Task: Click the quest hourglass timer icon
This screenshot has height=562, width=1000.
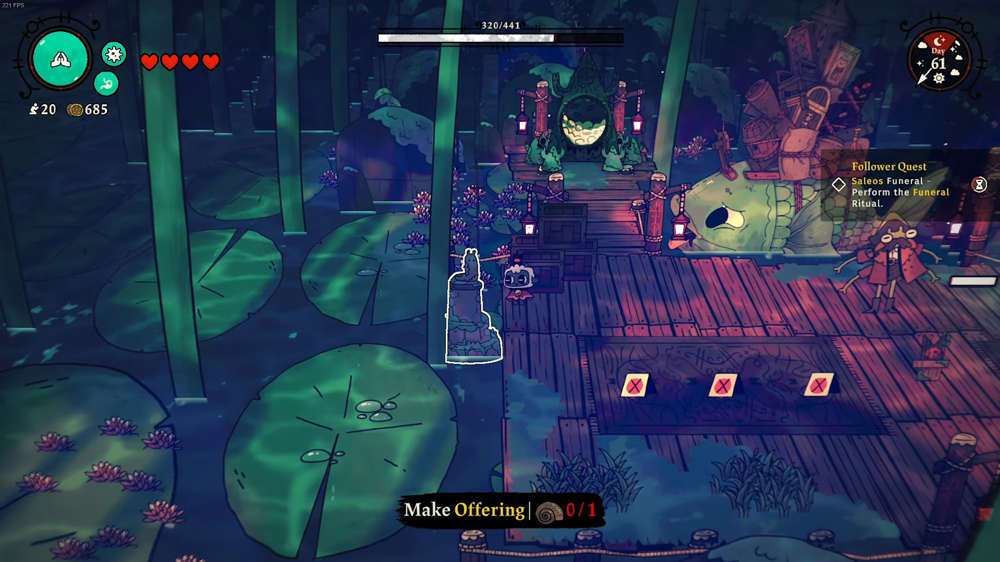Action: tap(979, 184)
